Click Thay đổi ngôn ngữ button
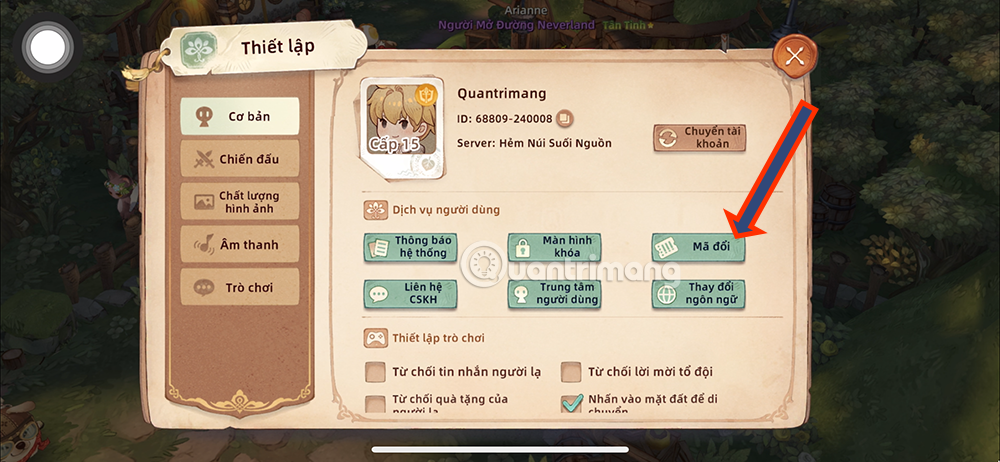The width and height of the screenshot is (1000, 462). 698,293
